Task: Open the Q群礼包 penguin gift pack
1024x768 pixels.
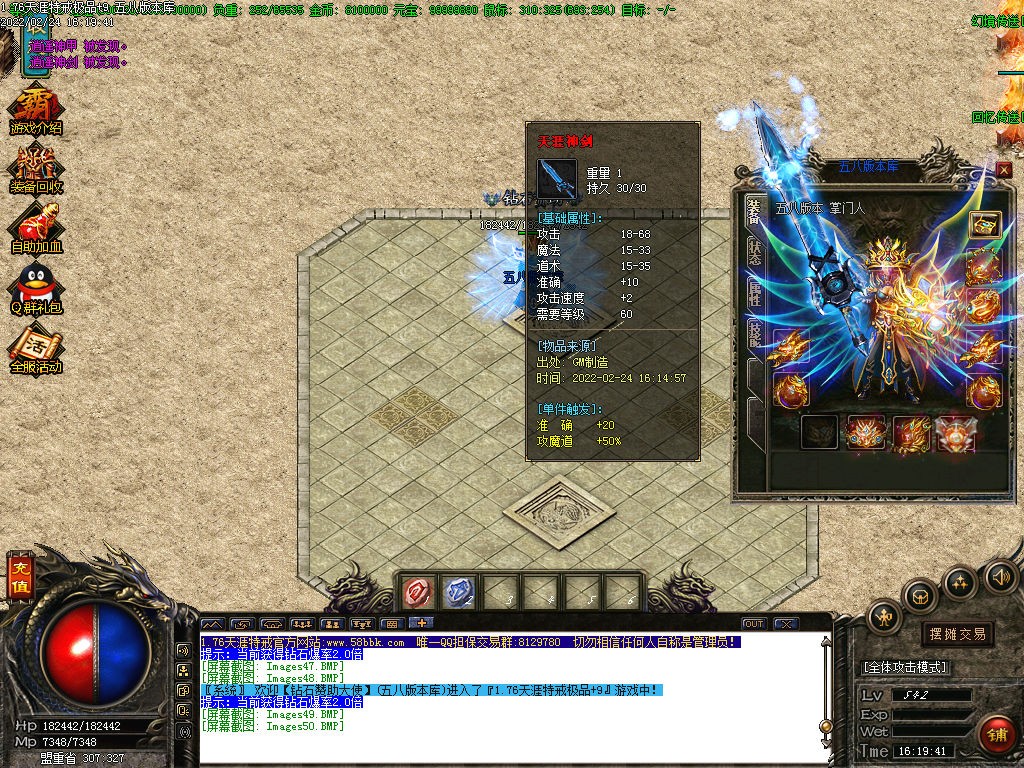Action: pos(36,287)
